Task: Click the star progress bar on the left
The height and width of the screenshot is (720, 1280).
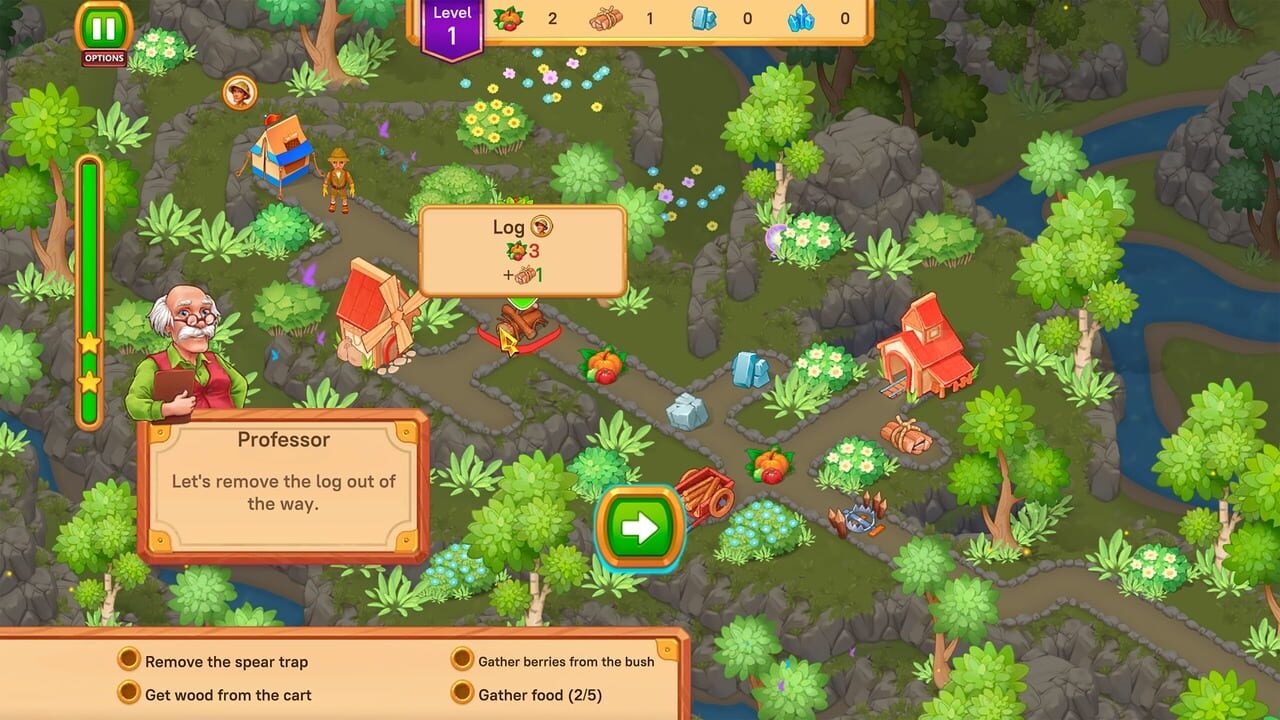Action: [88, 290]
